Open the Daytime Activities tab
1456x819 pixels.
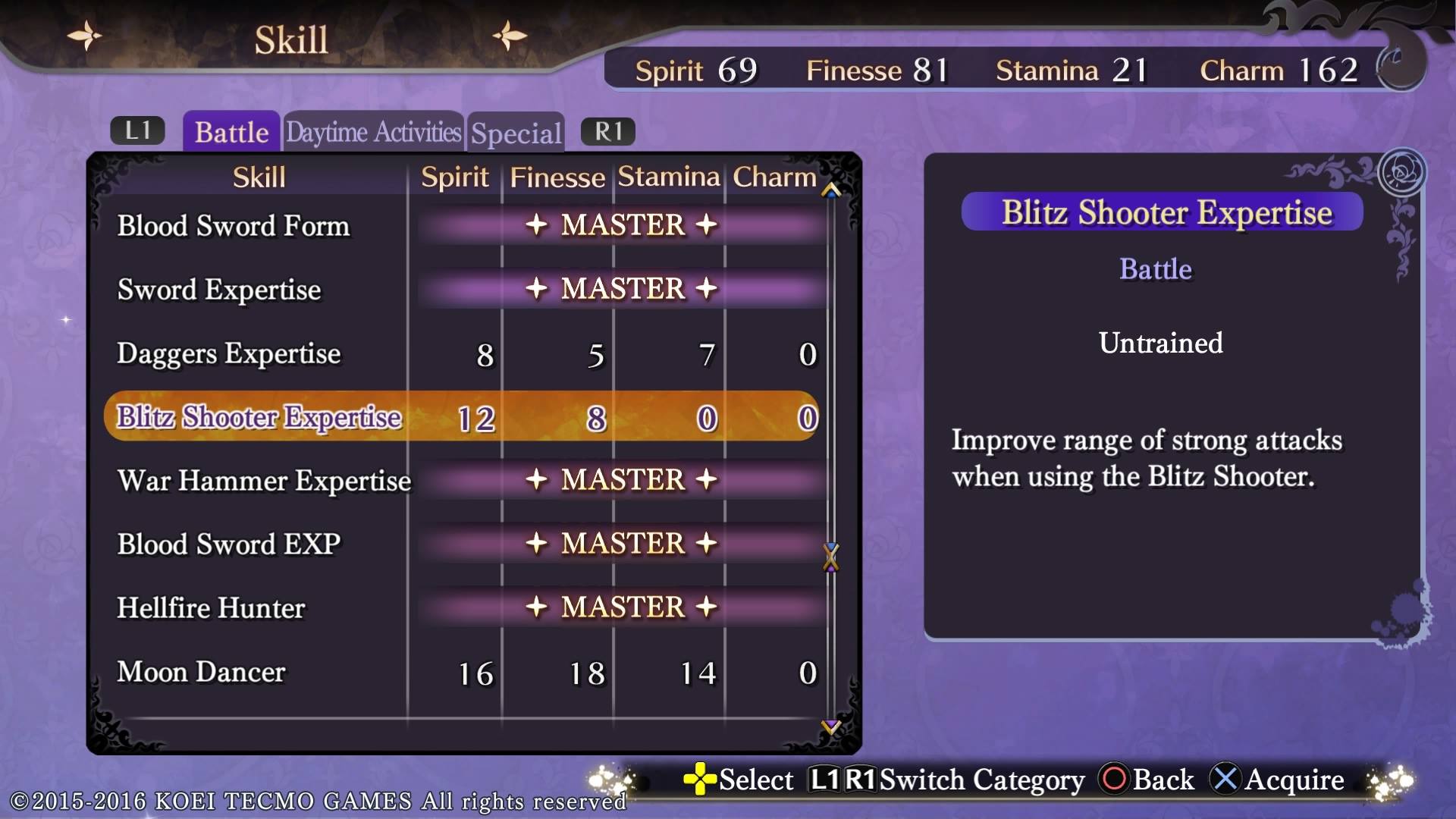(373, 132)
